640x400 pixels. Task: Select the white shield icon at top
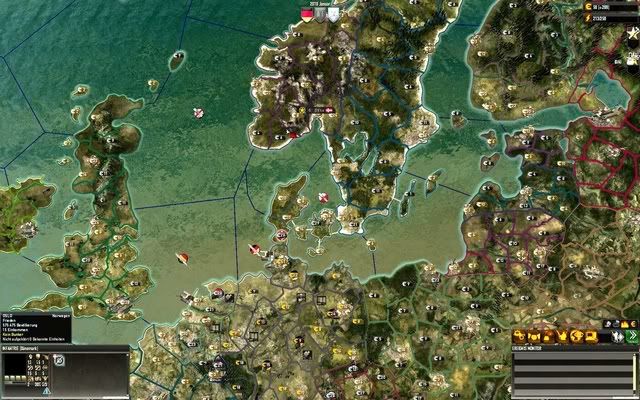click(332, 12)
